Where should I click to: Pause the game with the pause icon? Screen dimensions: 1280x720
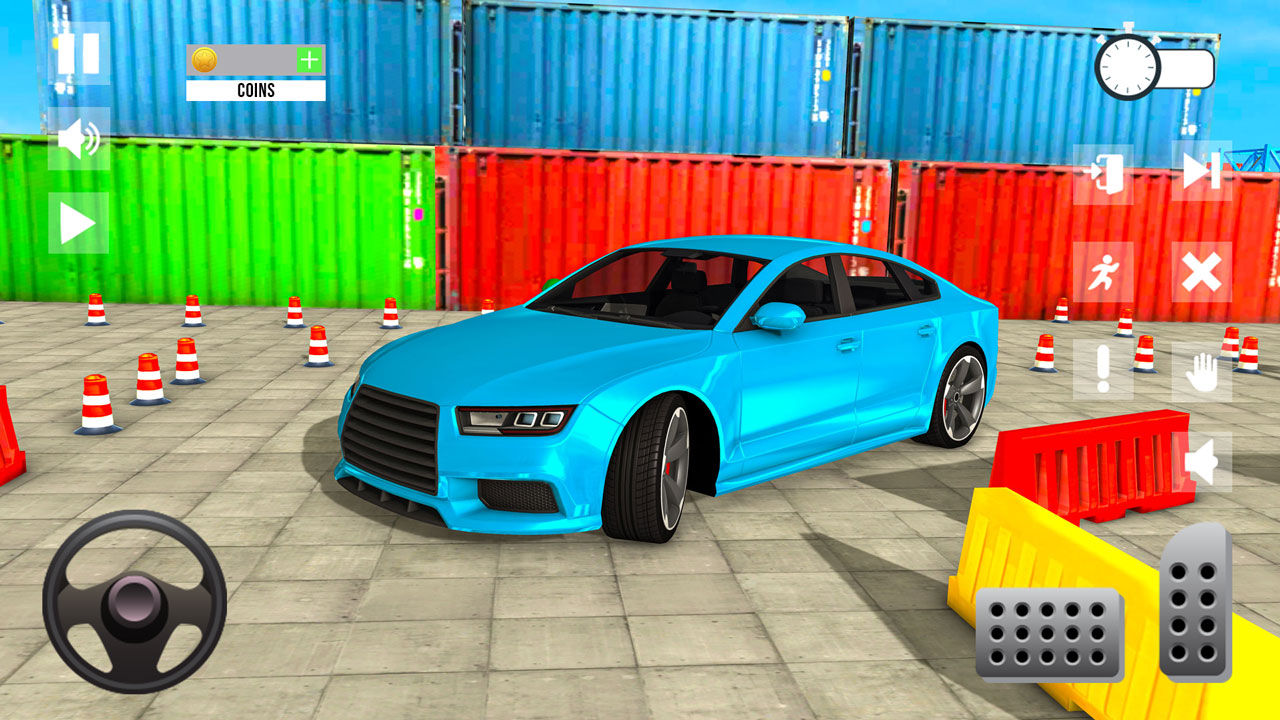pos(80,55)
